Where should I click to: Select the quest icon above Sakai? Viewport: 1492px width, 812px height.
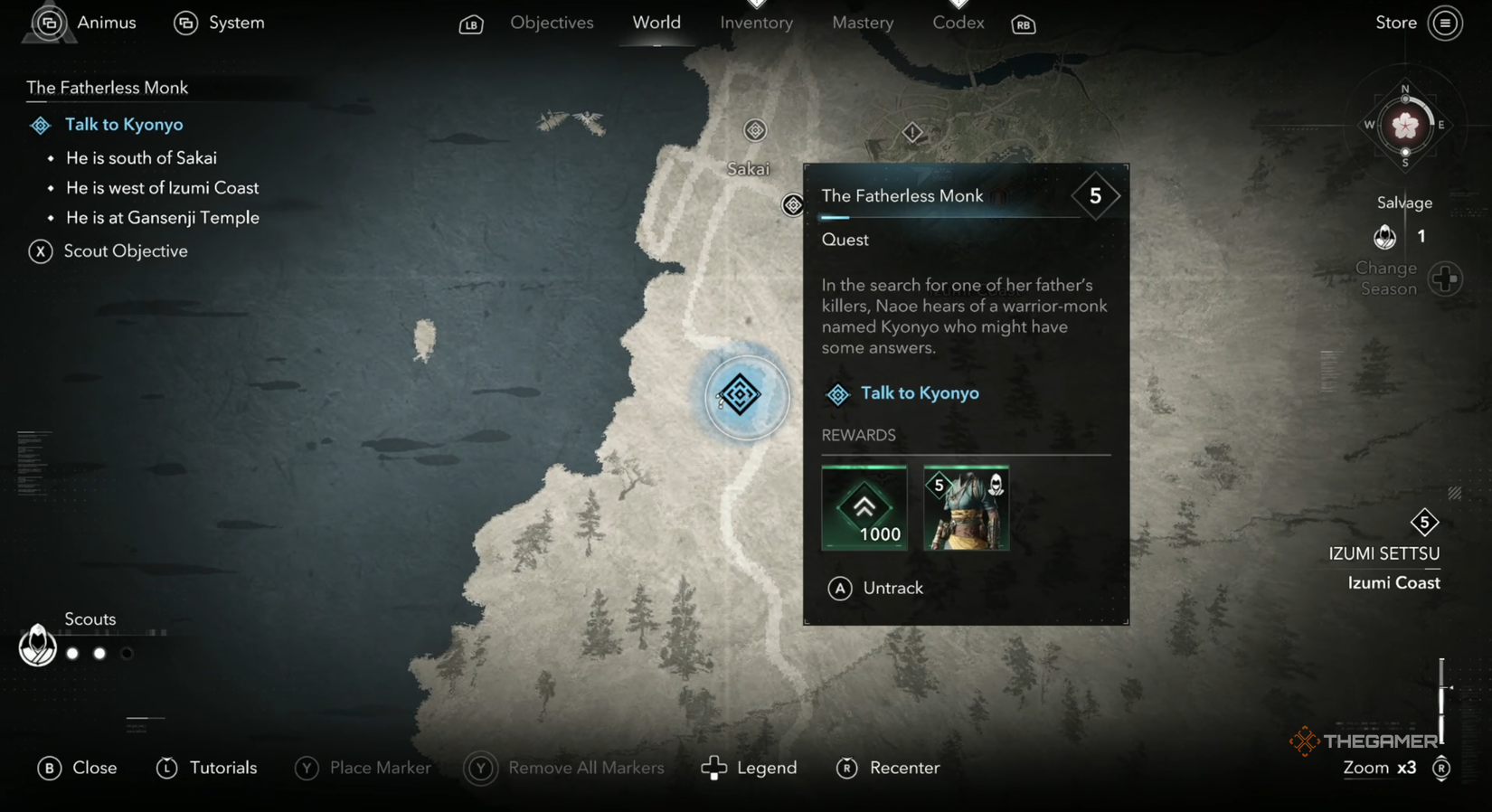click(755, 129)
